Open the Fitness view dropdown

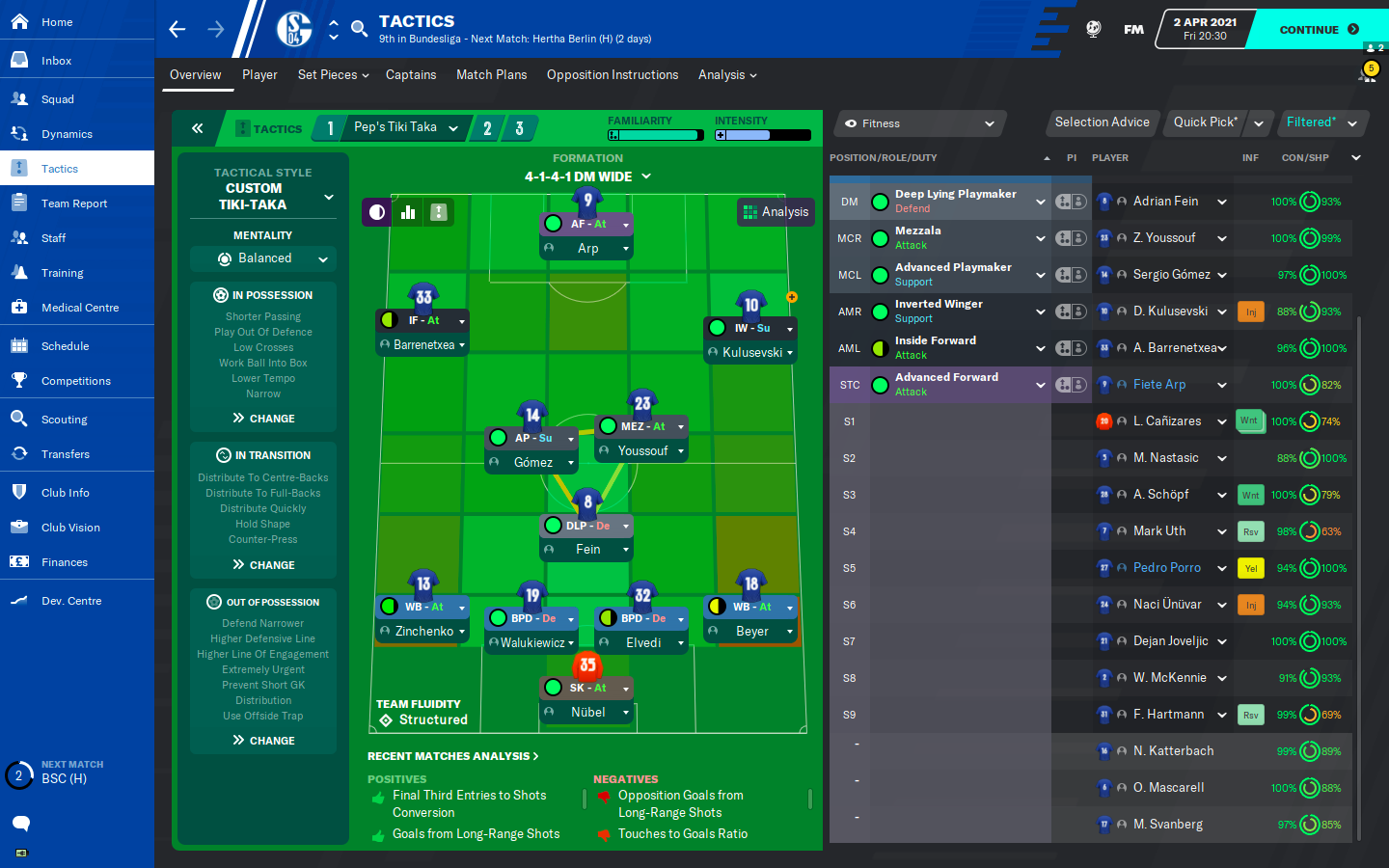pos(919,123)
